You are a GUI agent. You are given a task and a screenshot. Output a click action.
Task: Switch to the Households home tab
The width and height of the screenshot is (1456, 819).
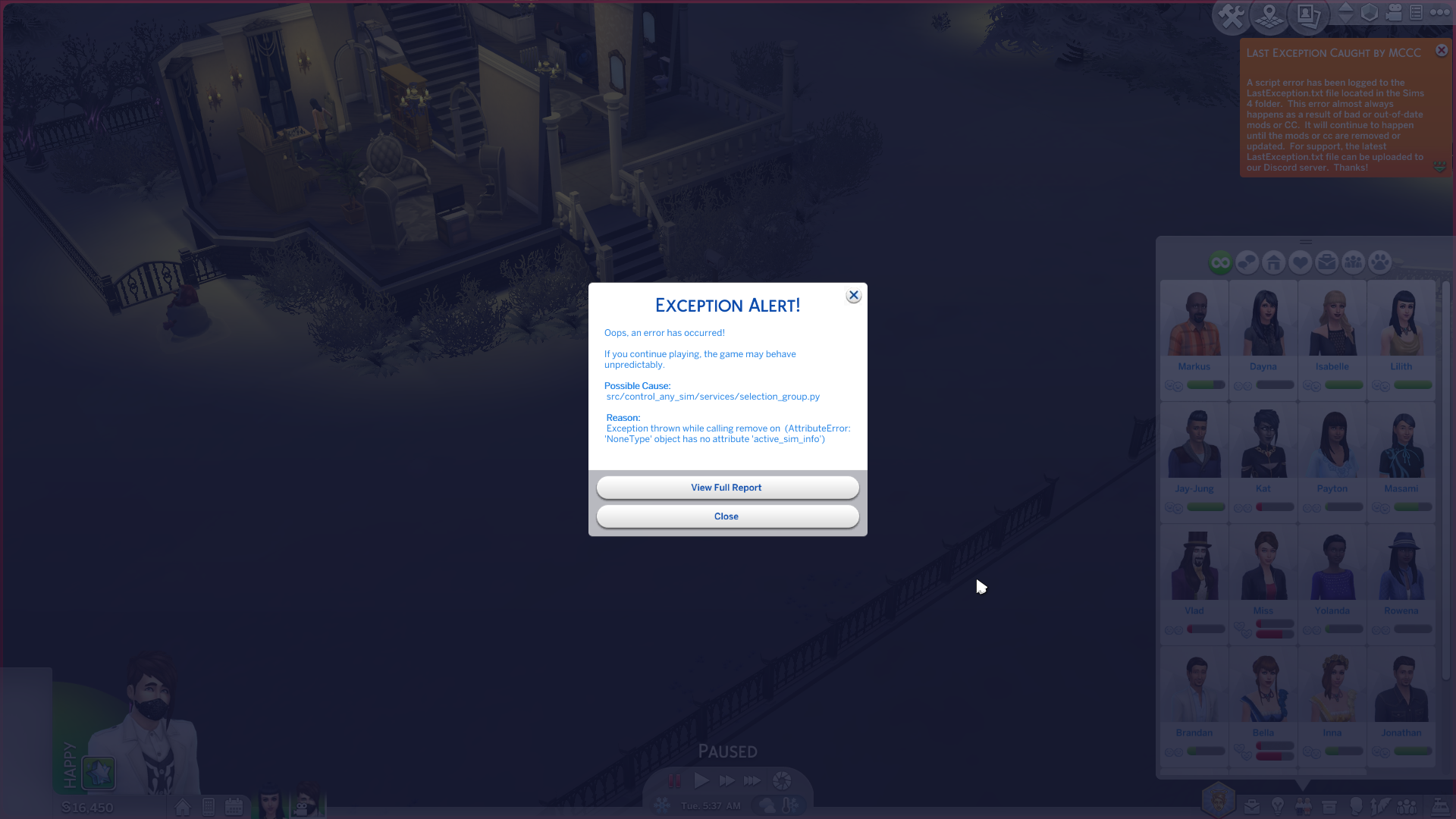(x=1274, y=262)
